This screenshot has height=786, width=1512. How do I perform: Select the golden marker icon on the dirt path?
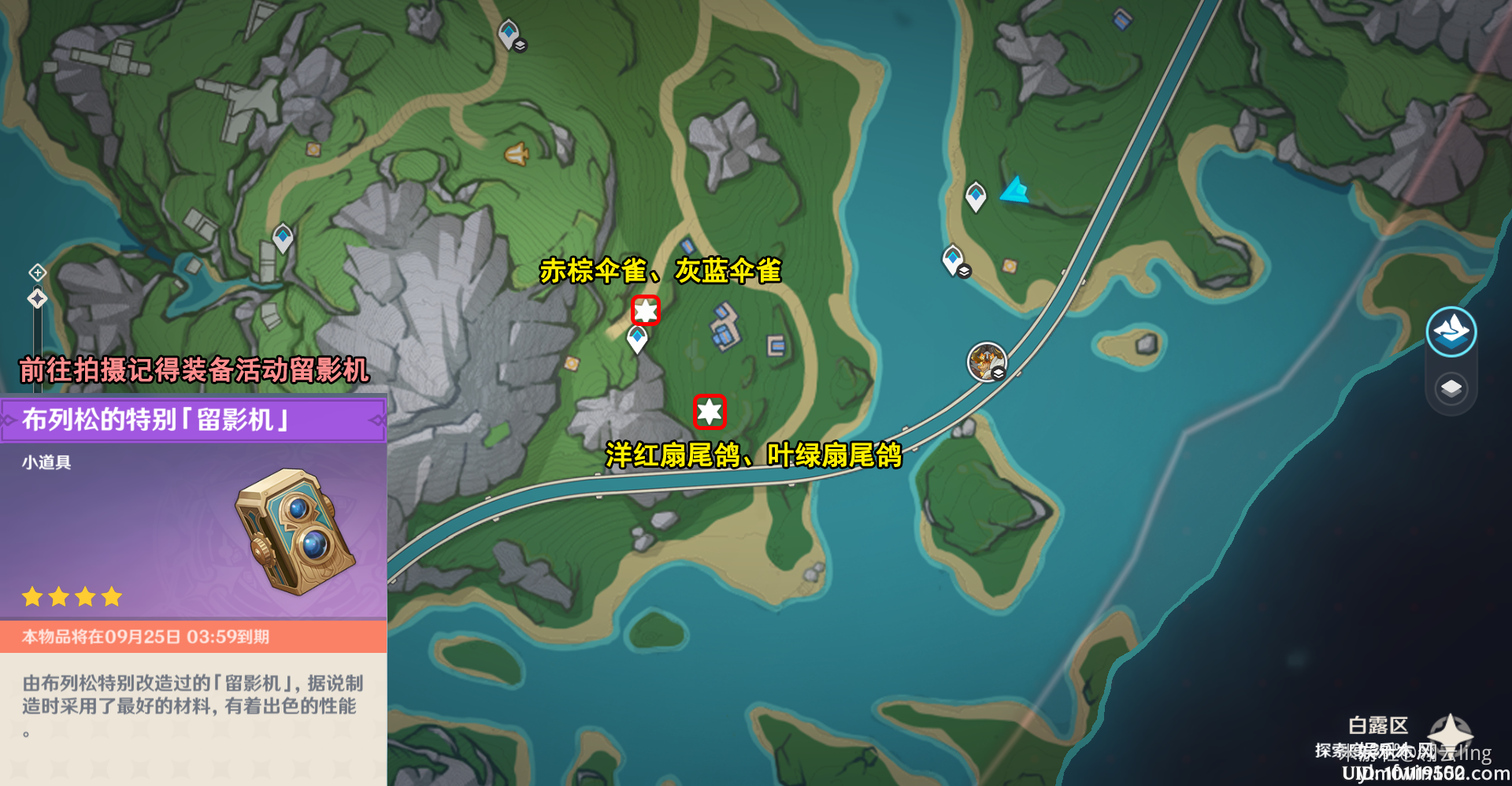(x=517, y=154)
